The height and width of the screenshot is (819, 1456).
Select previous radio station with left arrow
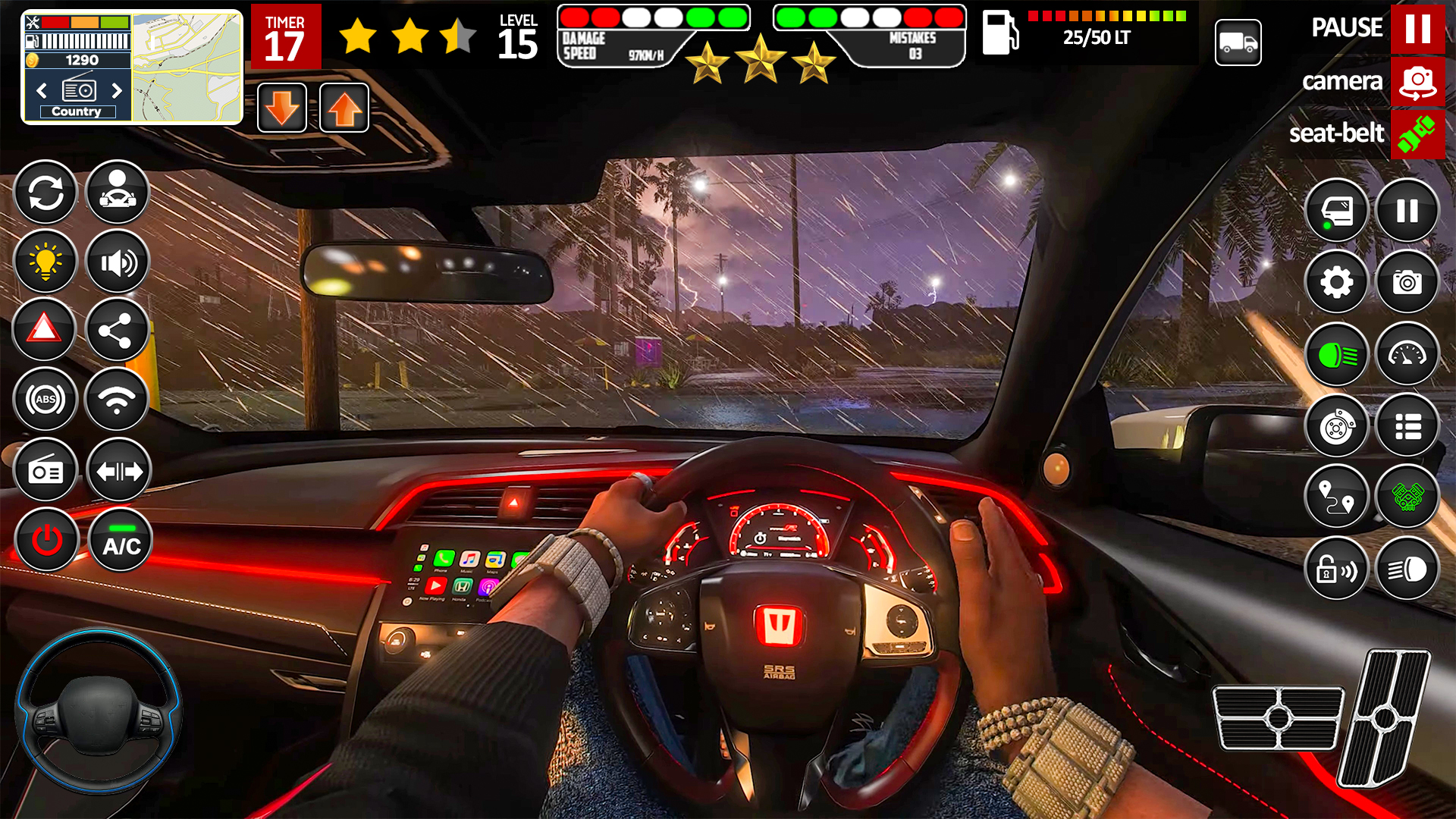(x=42, y=91)
